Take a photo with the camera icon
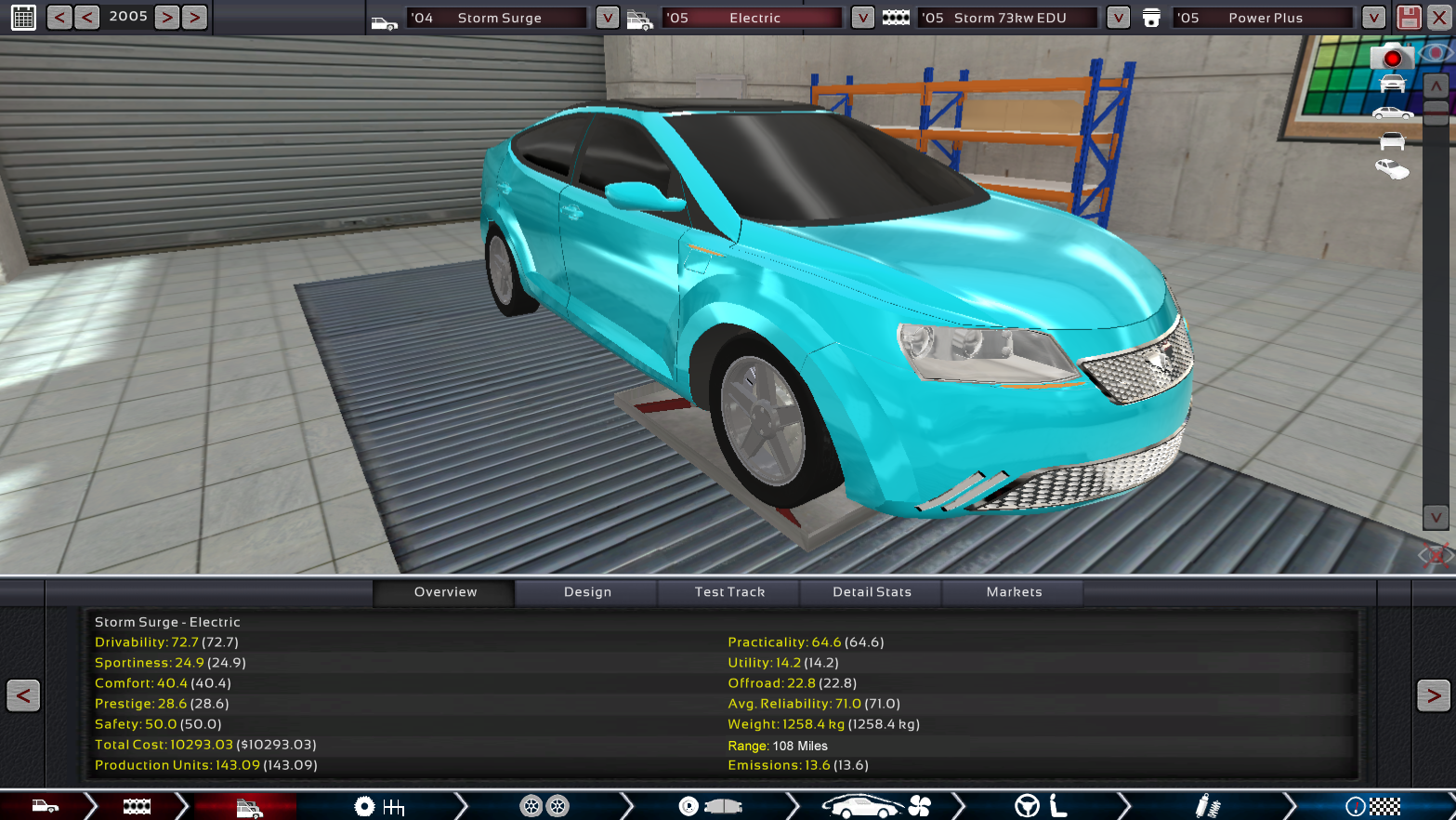This screenshot has height=820, width=1456. [x=1391, y=58]
